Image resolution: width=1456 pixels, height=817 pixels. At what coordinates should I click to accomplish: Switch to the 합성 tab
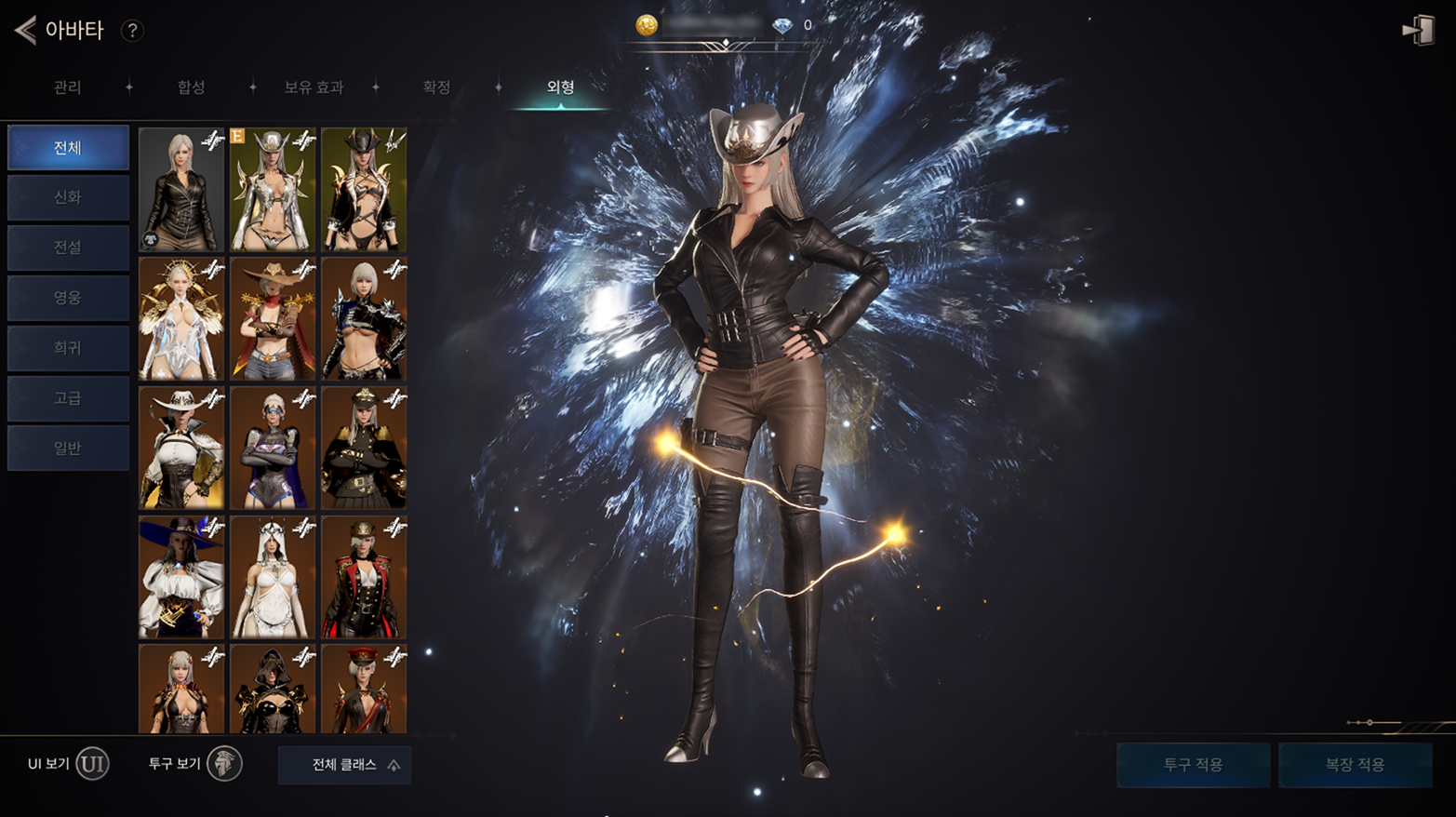coord(191,87)
